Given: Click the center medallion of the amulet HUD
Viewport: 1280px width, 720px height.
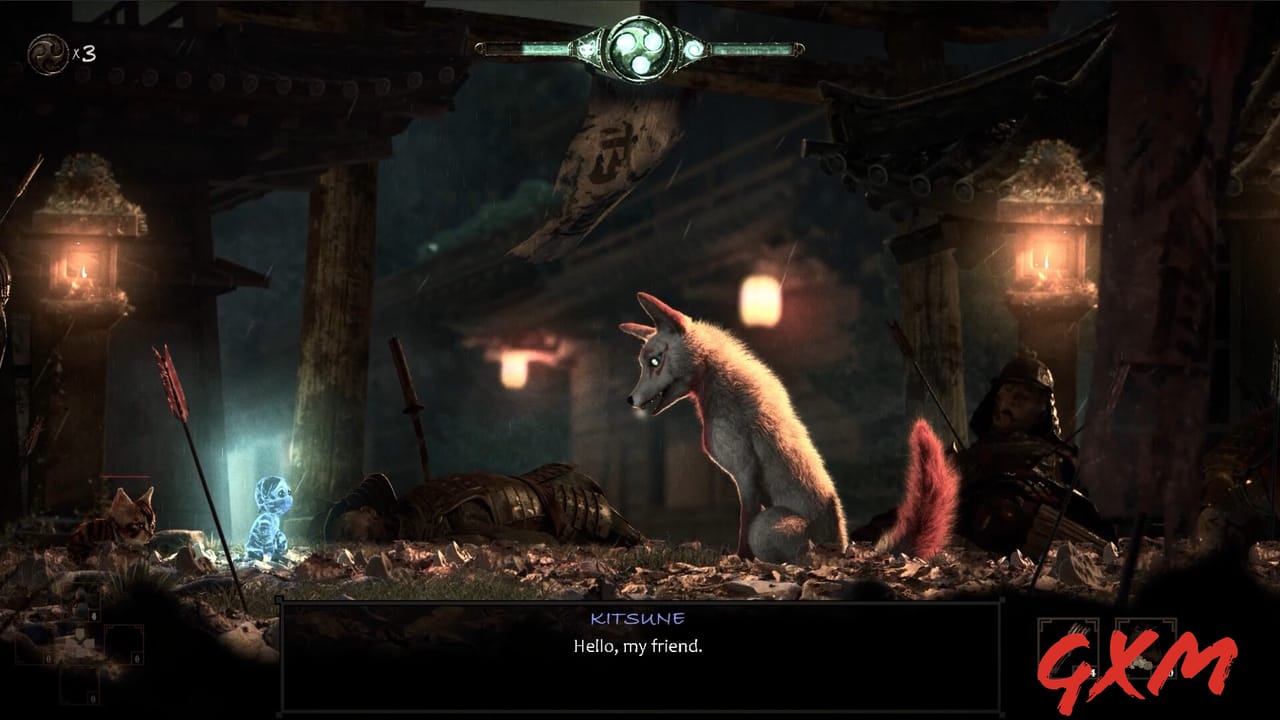Looking at the screenshot, I should (x=640, y=47).
